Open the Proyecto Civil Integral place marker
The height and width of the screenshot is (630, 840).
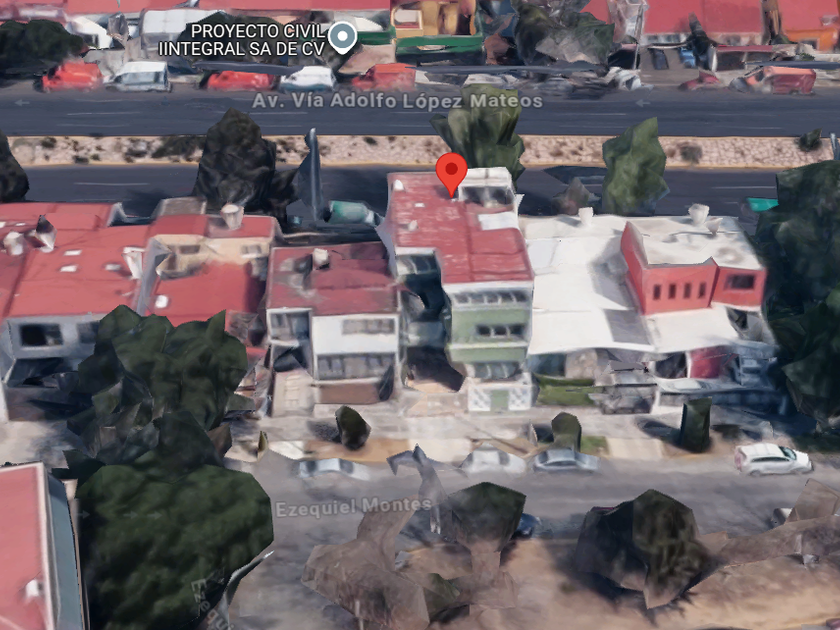tap(343, 37)
